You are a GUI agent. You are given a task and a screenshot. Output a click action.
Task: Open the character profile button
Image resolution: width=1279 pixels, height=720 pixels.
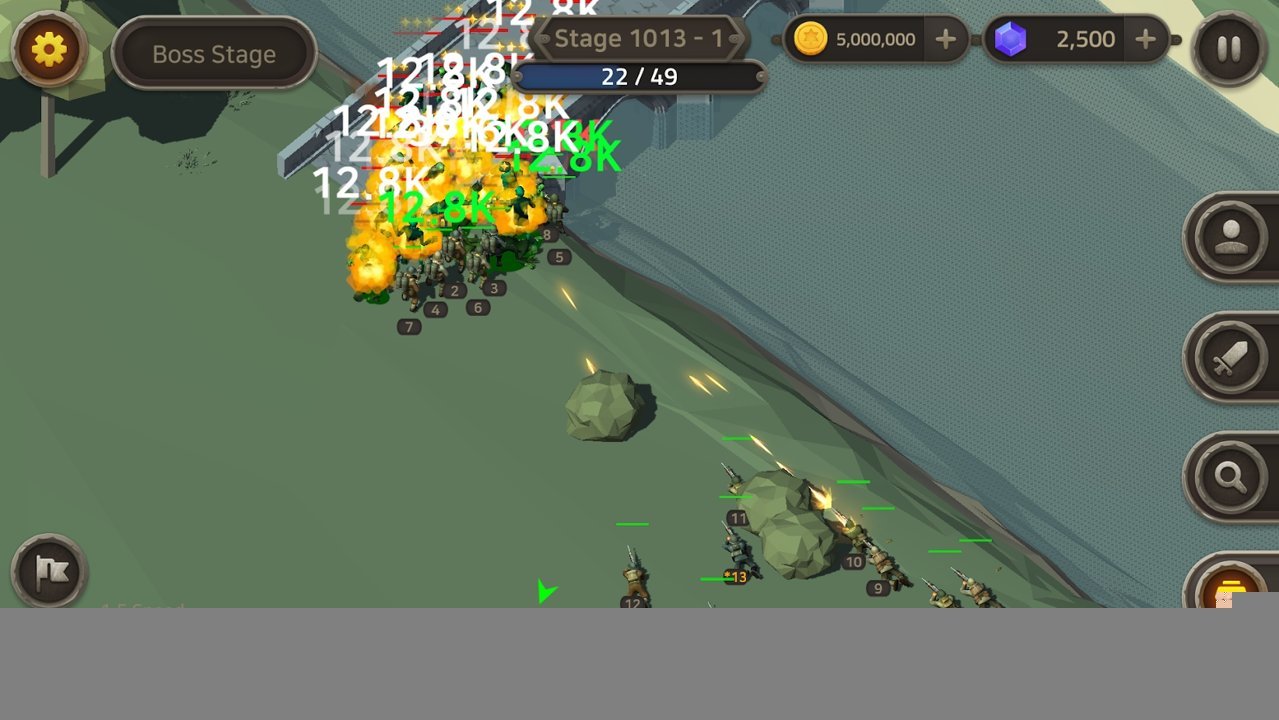click(1230, 237)
